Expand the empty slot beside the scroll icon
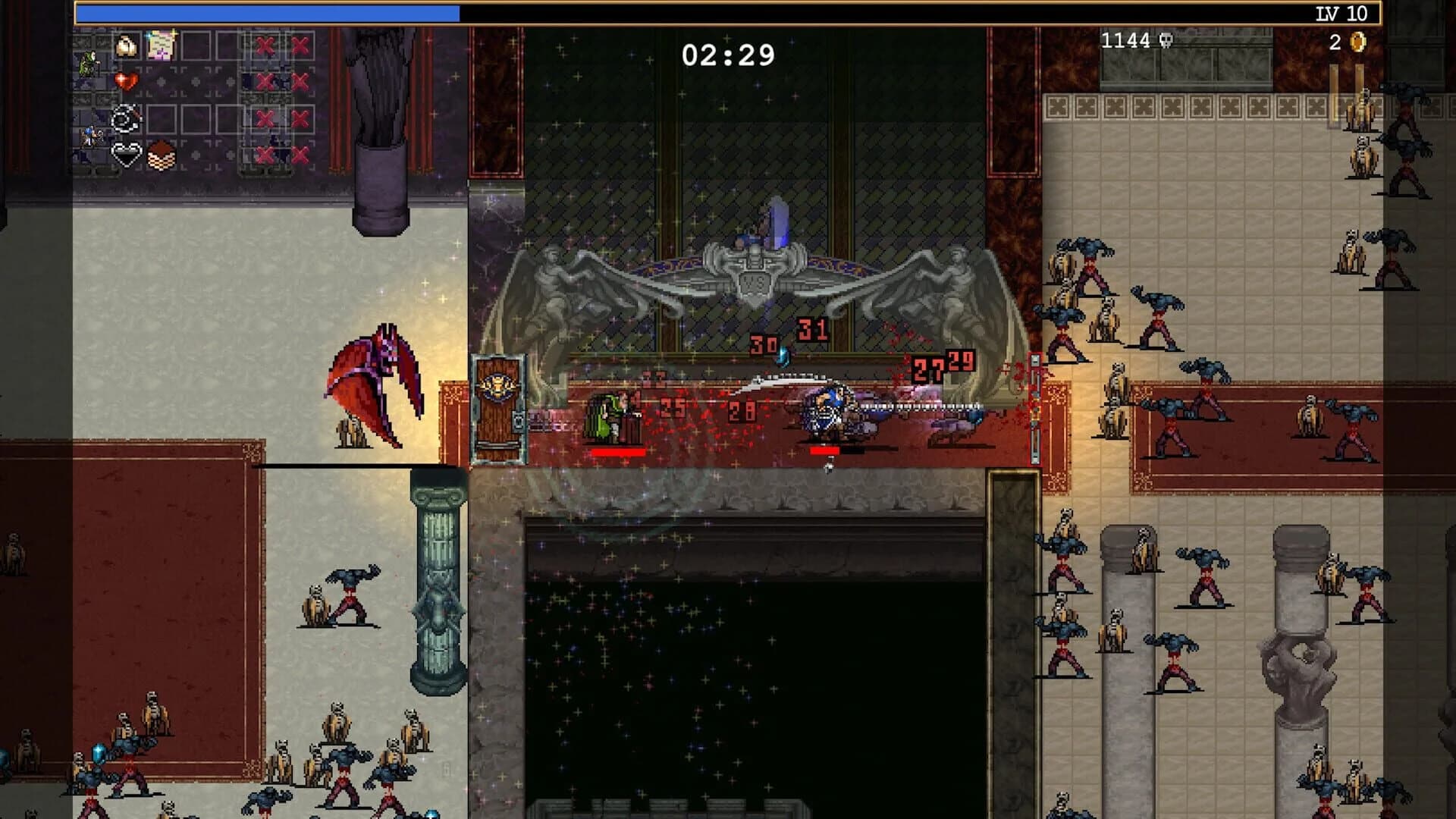 [x=194, y=45]
